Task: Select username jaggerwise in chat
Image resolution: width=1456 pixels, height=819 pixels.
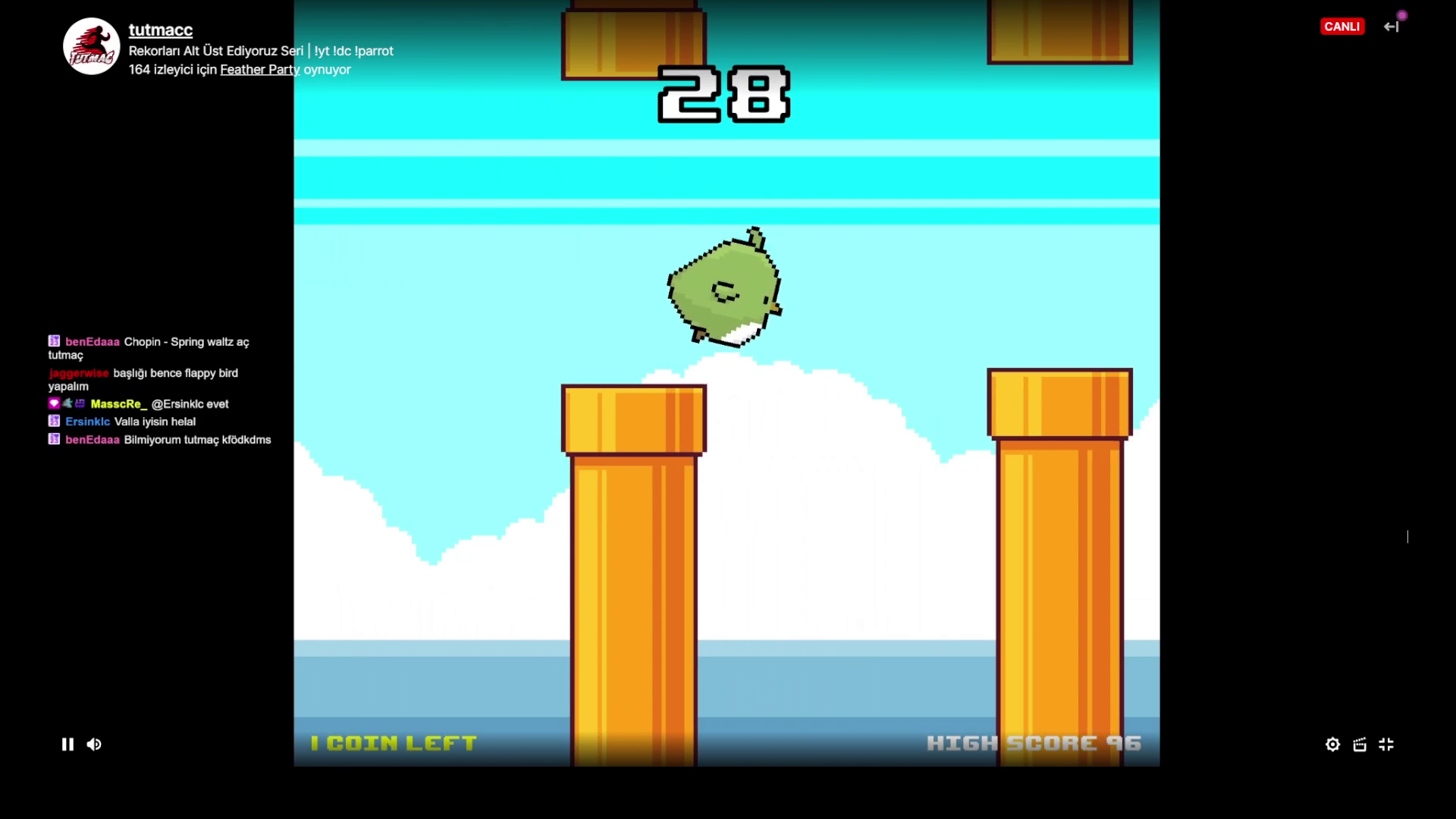Action: tap(79, 372)
